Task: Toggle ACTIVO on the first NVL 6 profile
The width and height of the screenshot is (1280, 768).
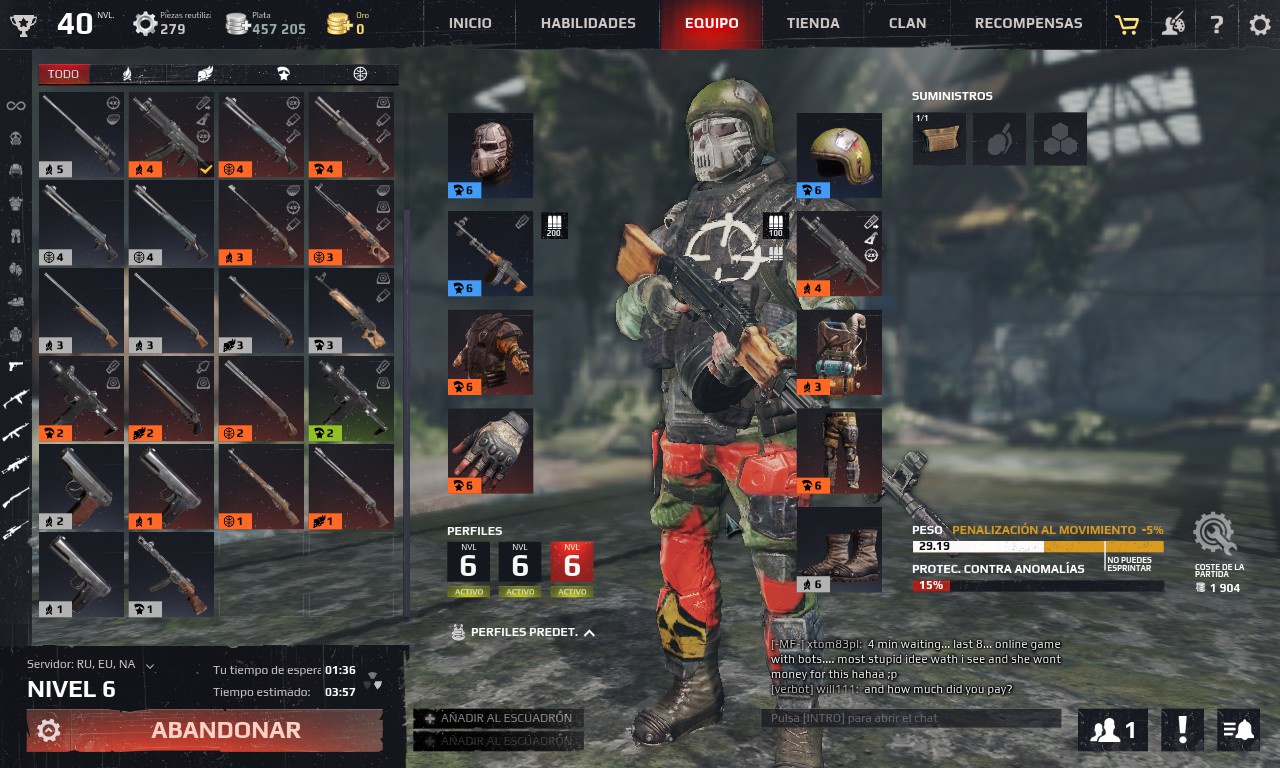Action: point(467,591)
